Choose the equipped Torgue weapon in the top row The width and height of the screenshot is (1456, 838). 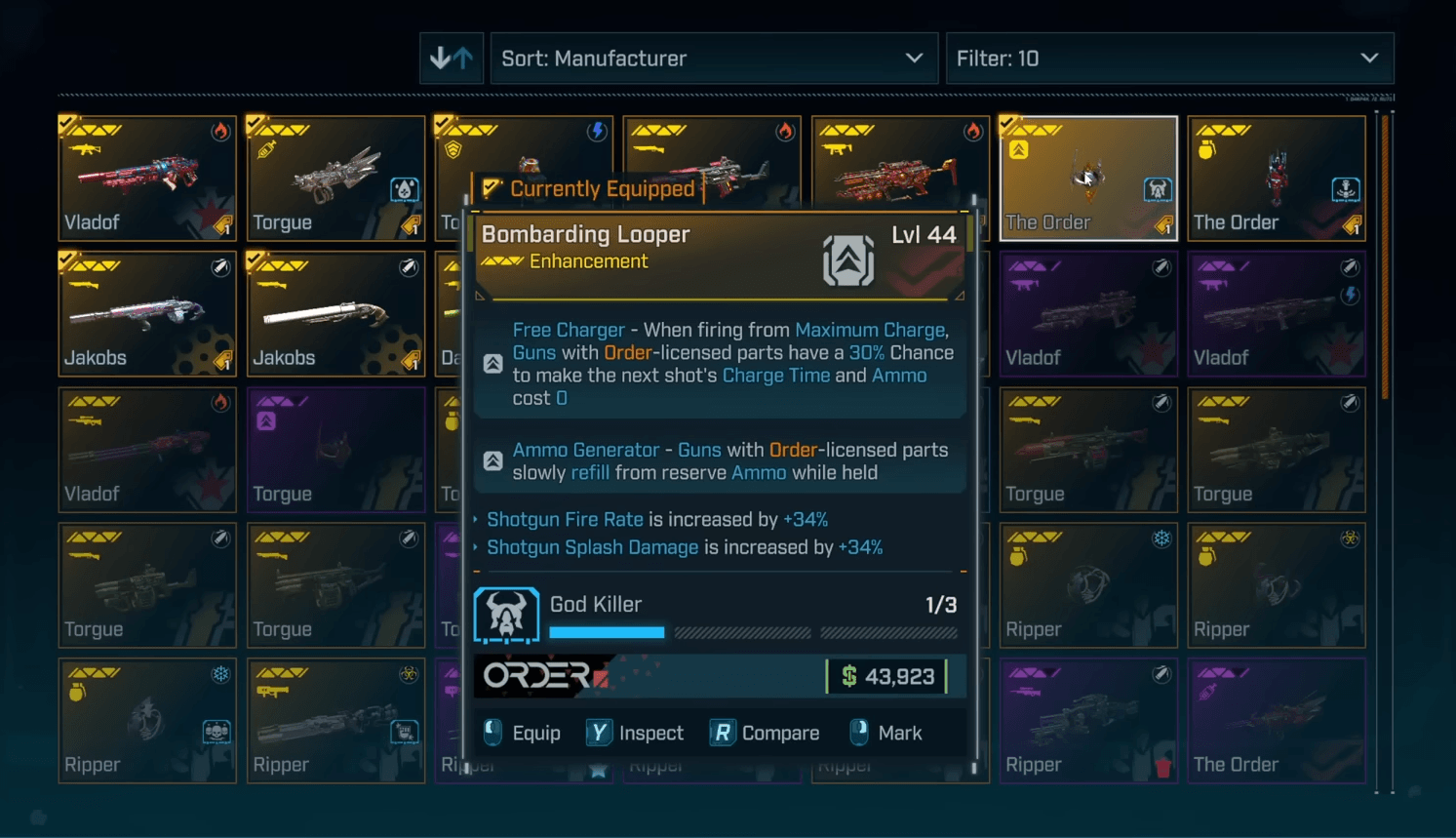(x=335, y=179)
